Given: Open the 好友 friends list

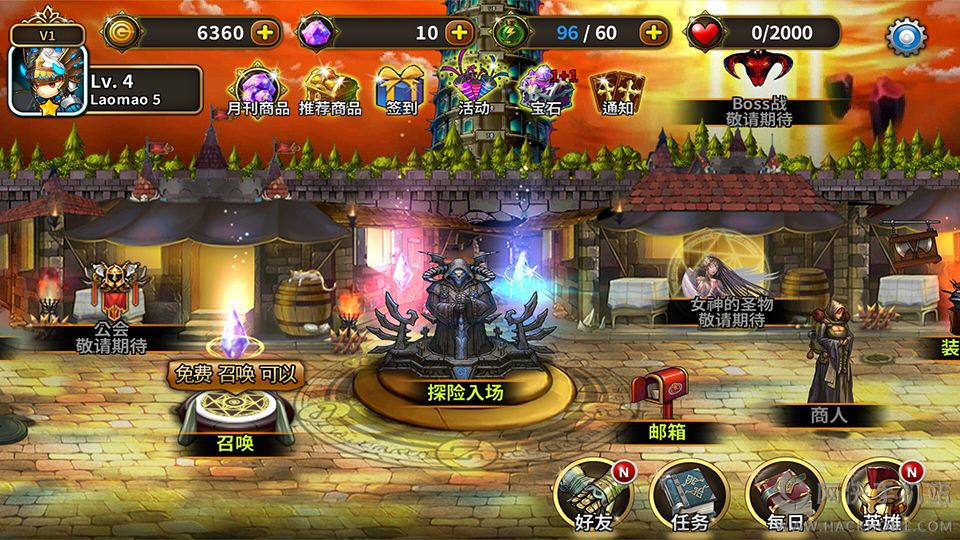Looking at the screenshot, I should [x=591, y=493].
